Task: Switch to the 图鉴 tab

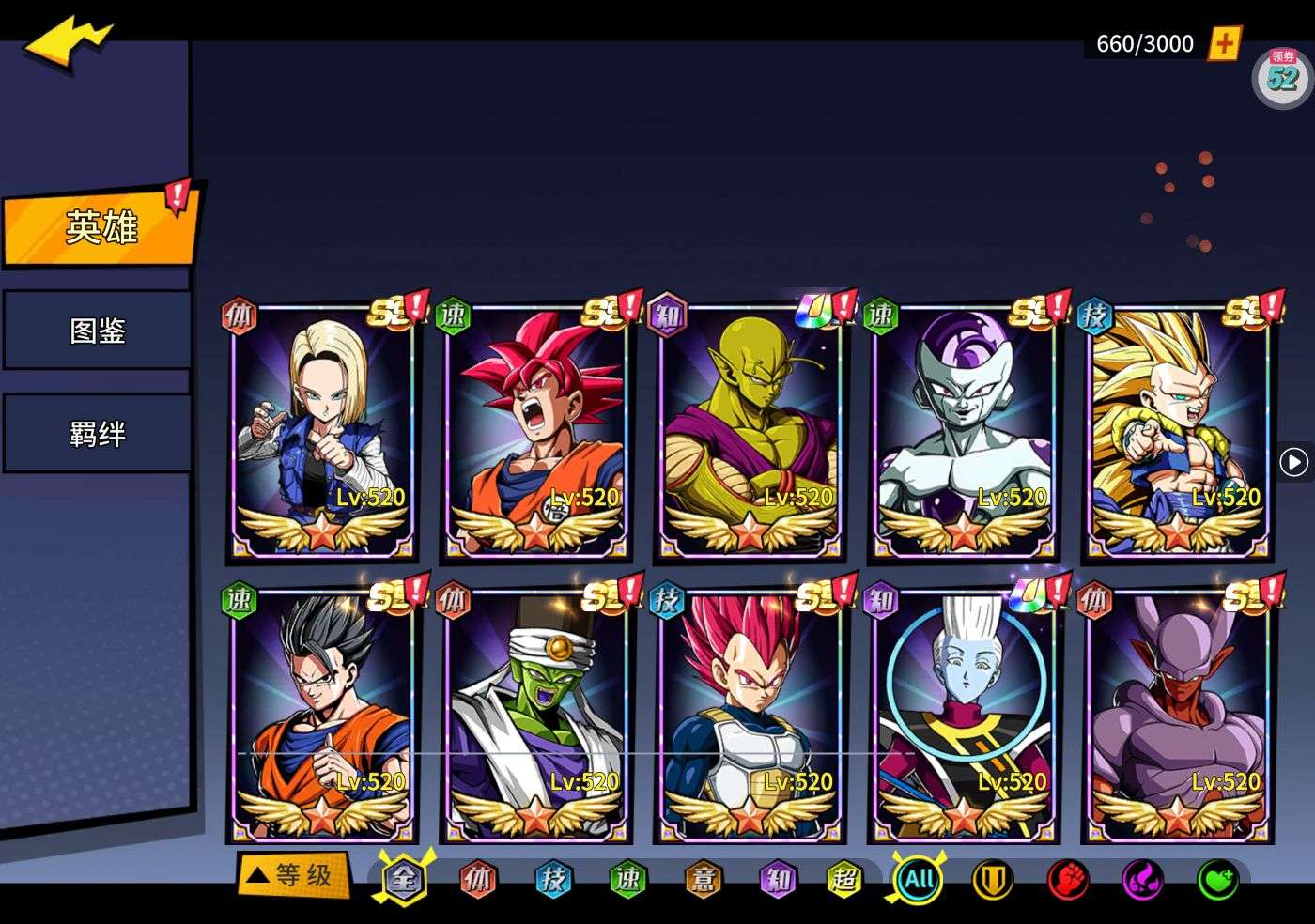Action: (98, 331)
